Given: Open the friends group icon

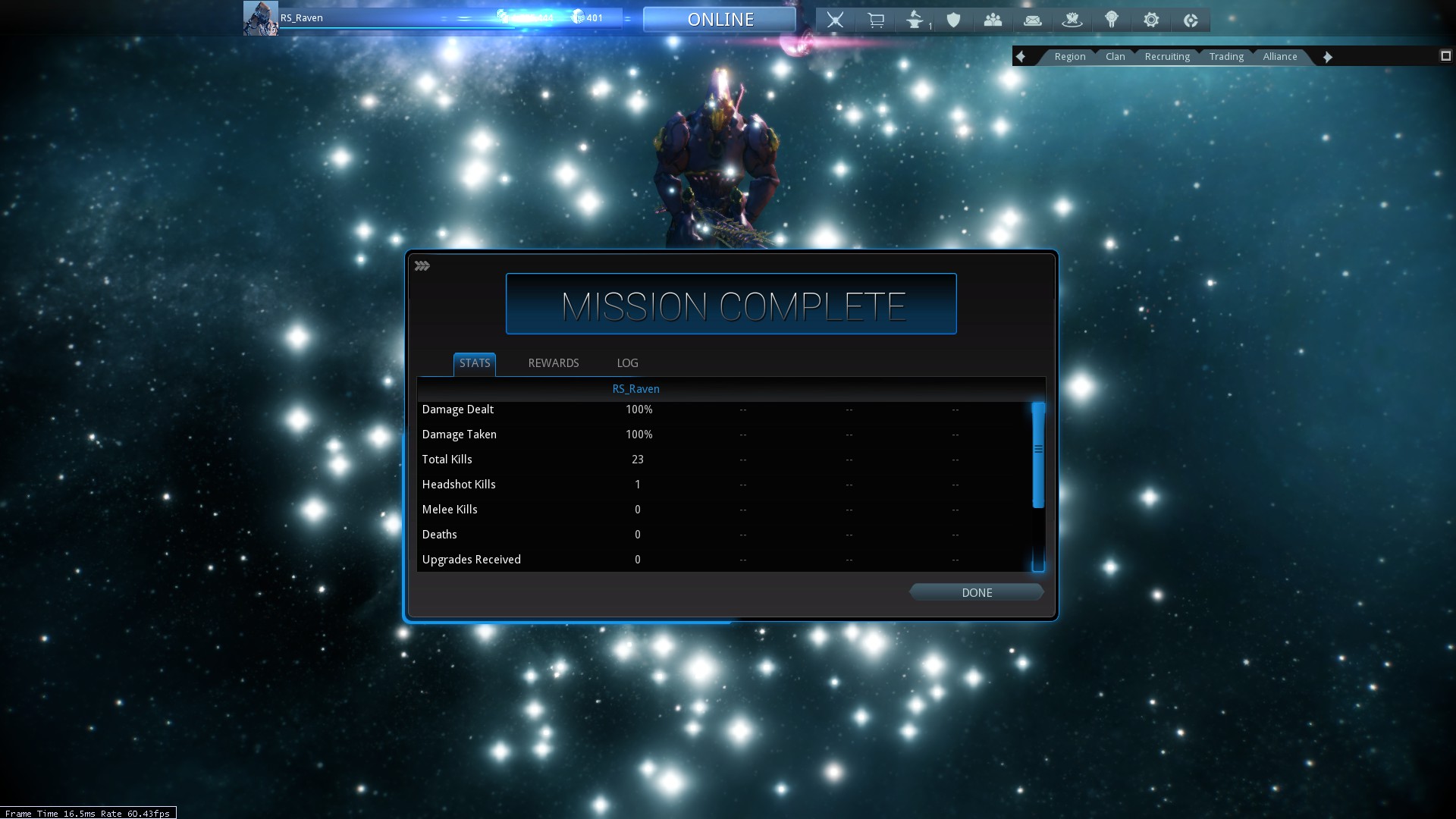Looking at the screenshot, I should 993,20.
